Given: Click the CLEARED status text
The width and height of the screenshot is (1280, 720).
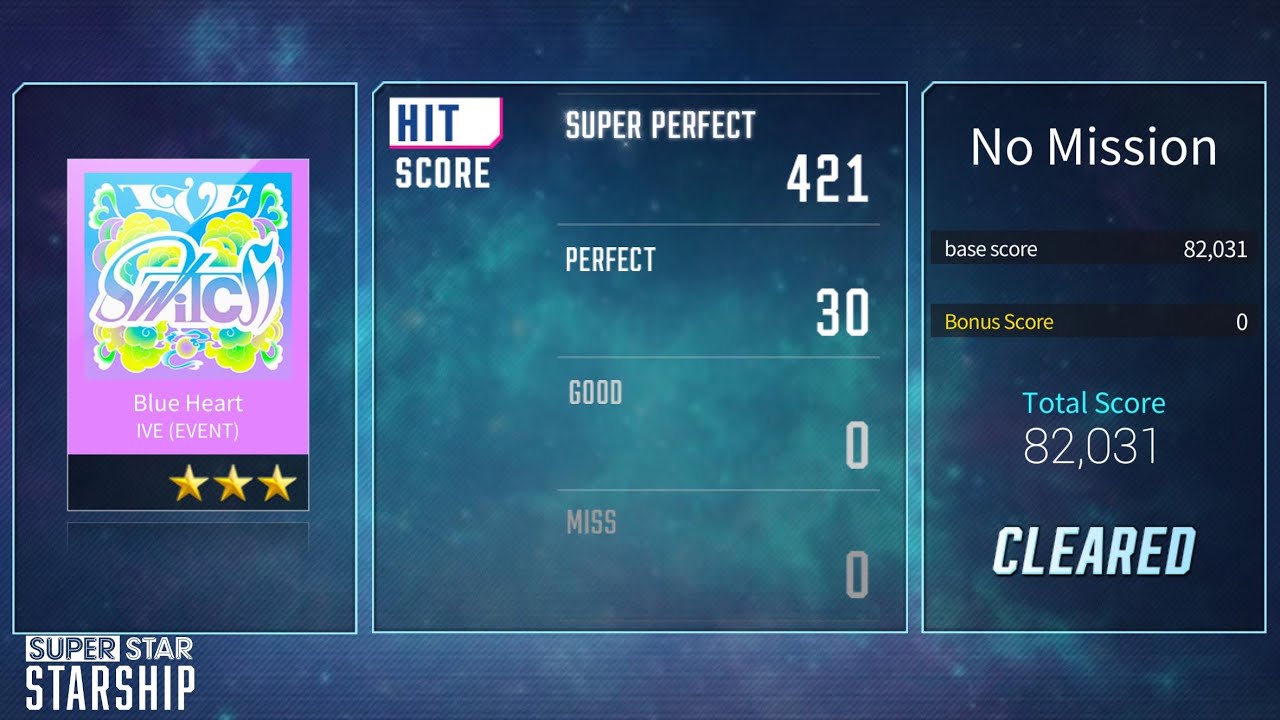Looking at the screenshot, I should pos(1095,548).
